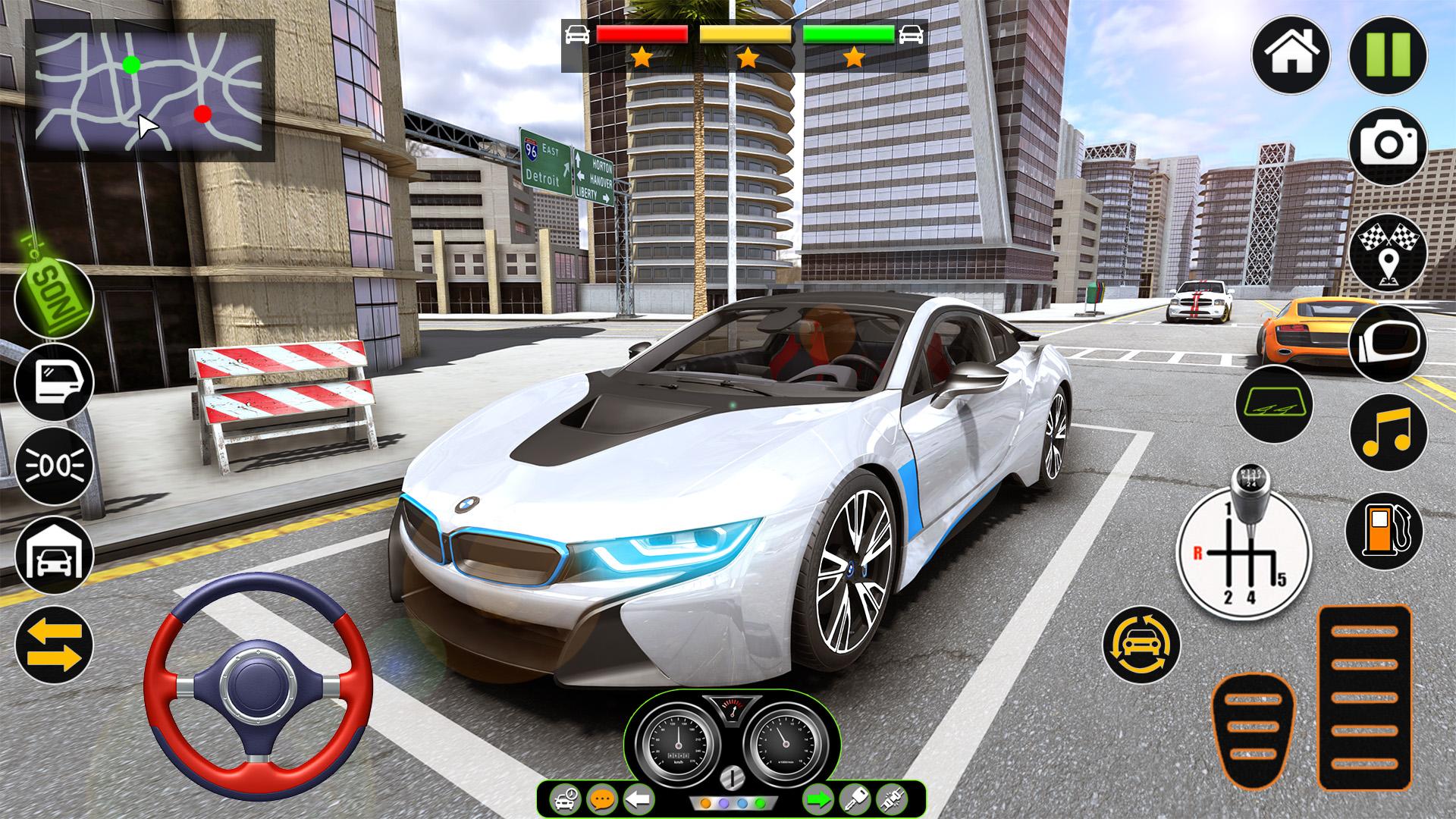
Task: Toggle the side mirror view
Action: tap(1388, 342)
